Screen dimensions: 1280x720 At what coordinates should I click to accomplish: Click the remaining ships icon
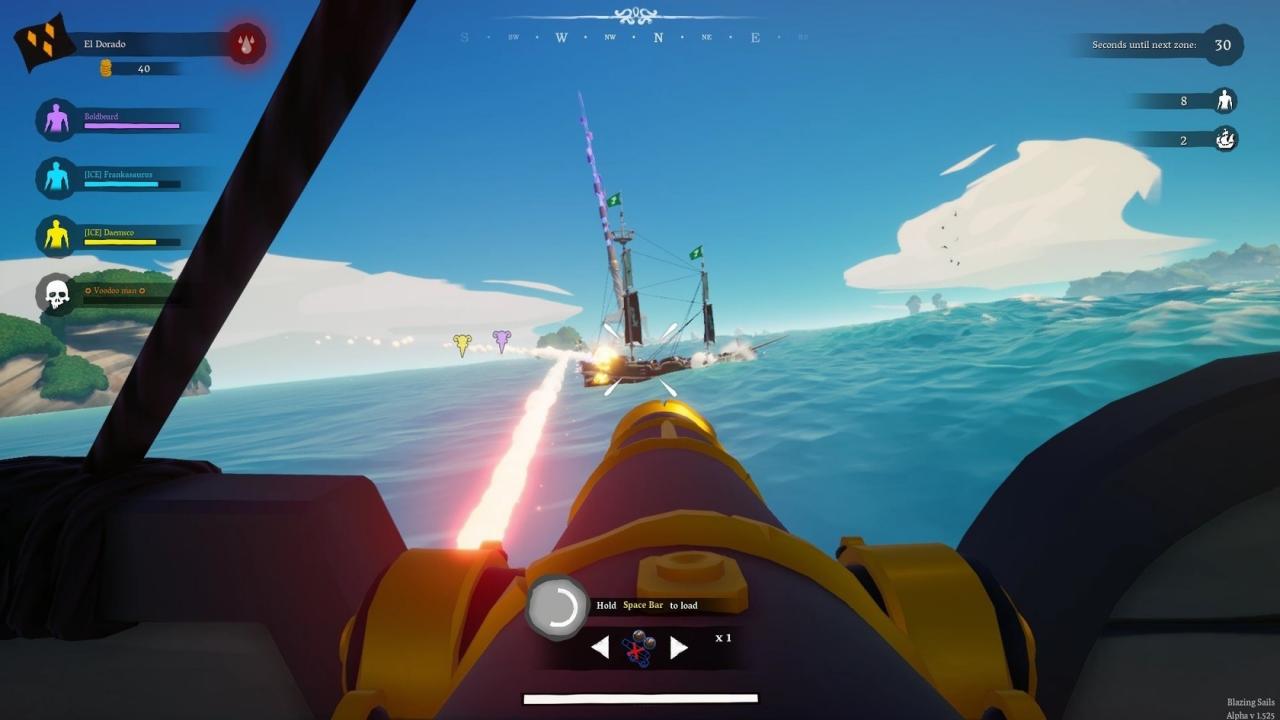(x=1225, y=139)
